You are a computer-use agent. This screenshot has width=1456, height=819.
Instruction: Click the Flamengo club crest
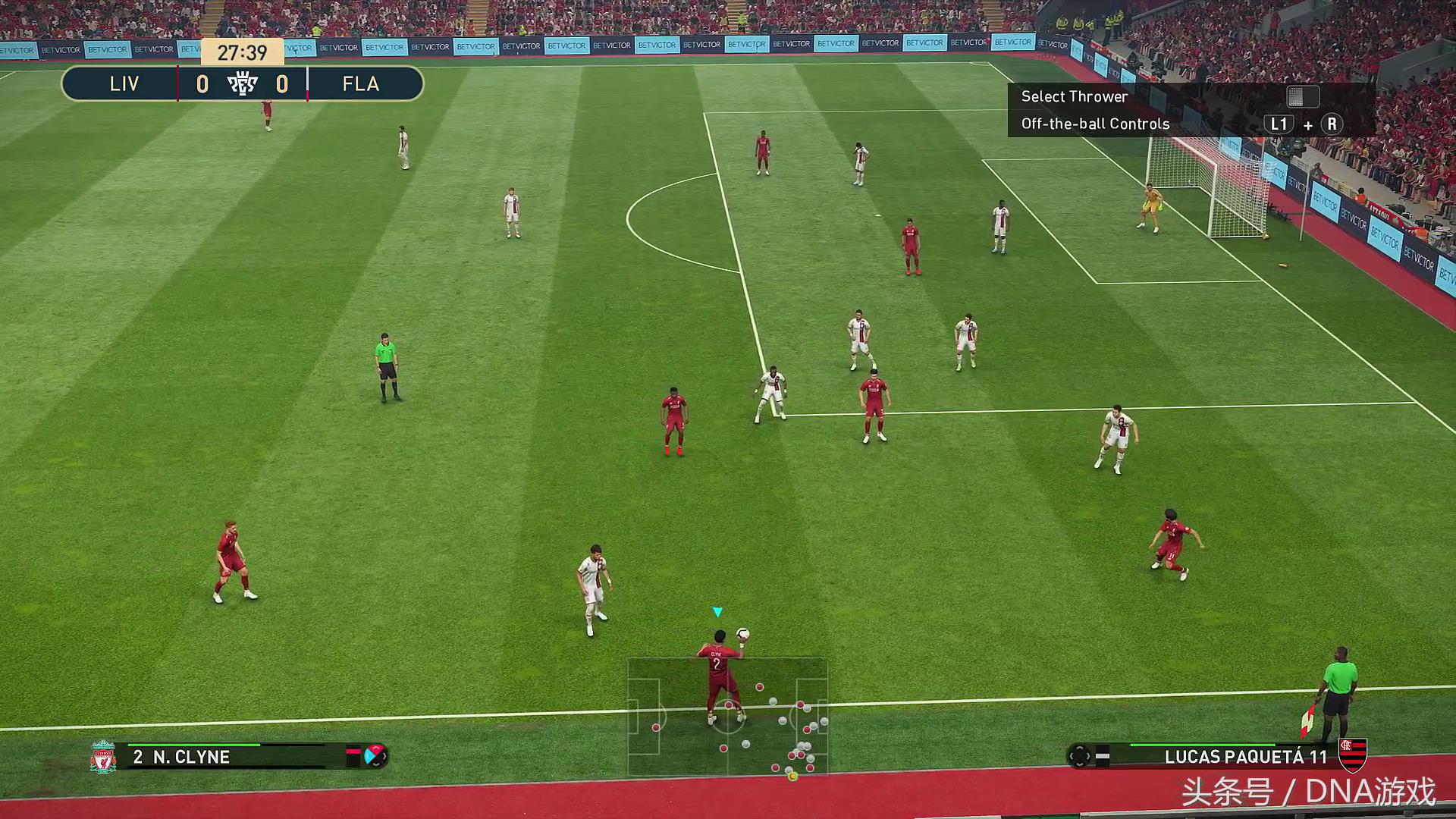tap(1352, 755)
